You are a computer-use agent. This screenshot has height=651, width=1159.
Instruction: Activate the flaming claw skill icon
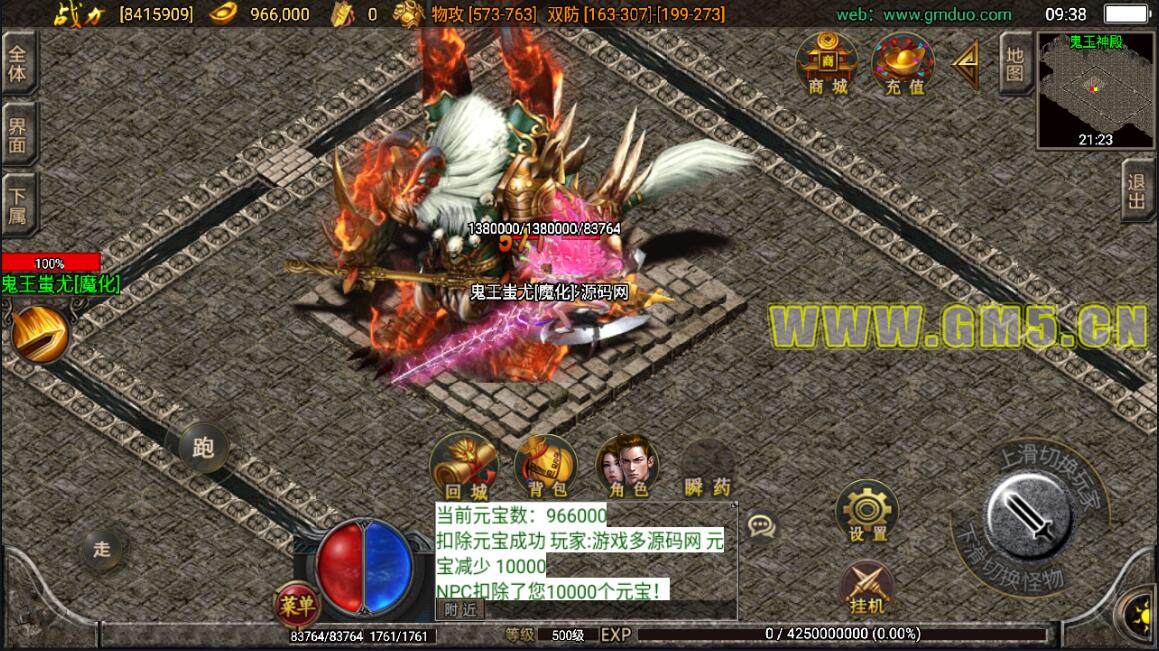tap(40, 335)
